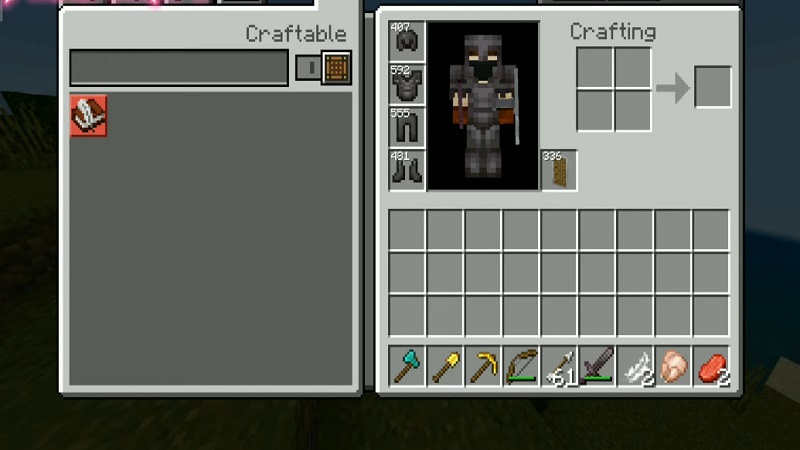
Task: Select the shield in the off-hand slot
Action: click(559, 170)
